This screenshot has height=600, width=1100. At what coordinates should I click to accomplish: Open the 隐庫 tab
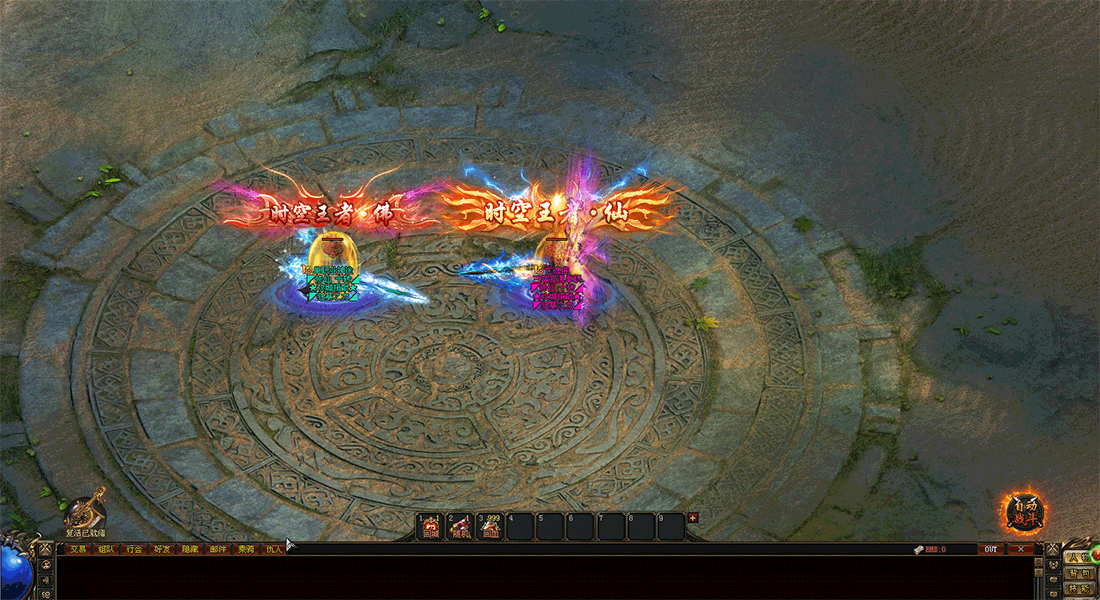click(190, 549)
